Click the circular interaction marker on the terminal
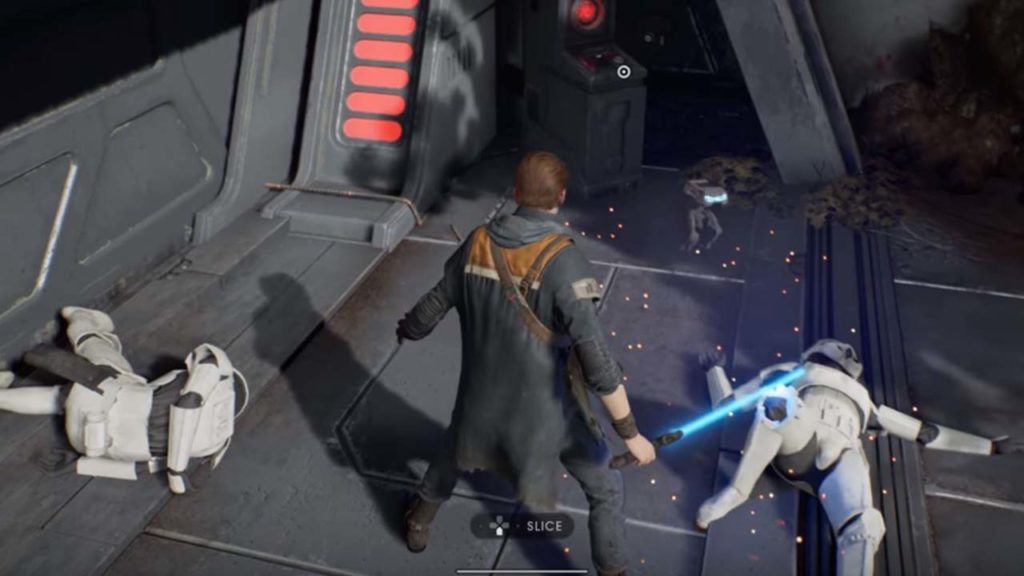Image resolution: width=1024 pixels, height=576 pixels. 624,71
